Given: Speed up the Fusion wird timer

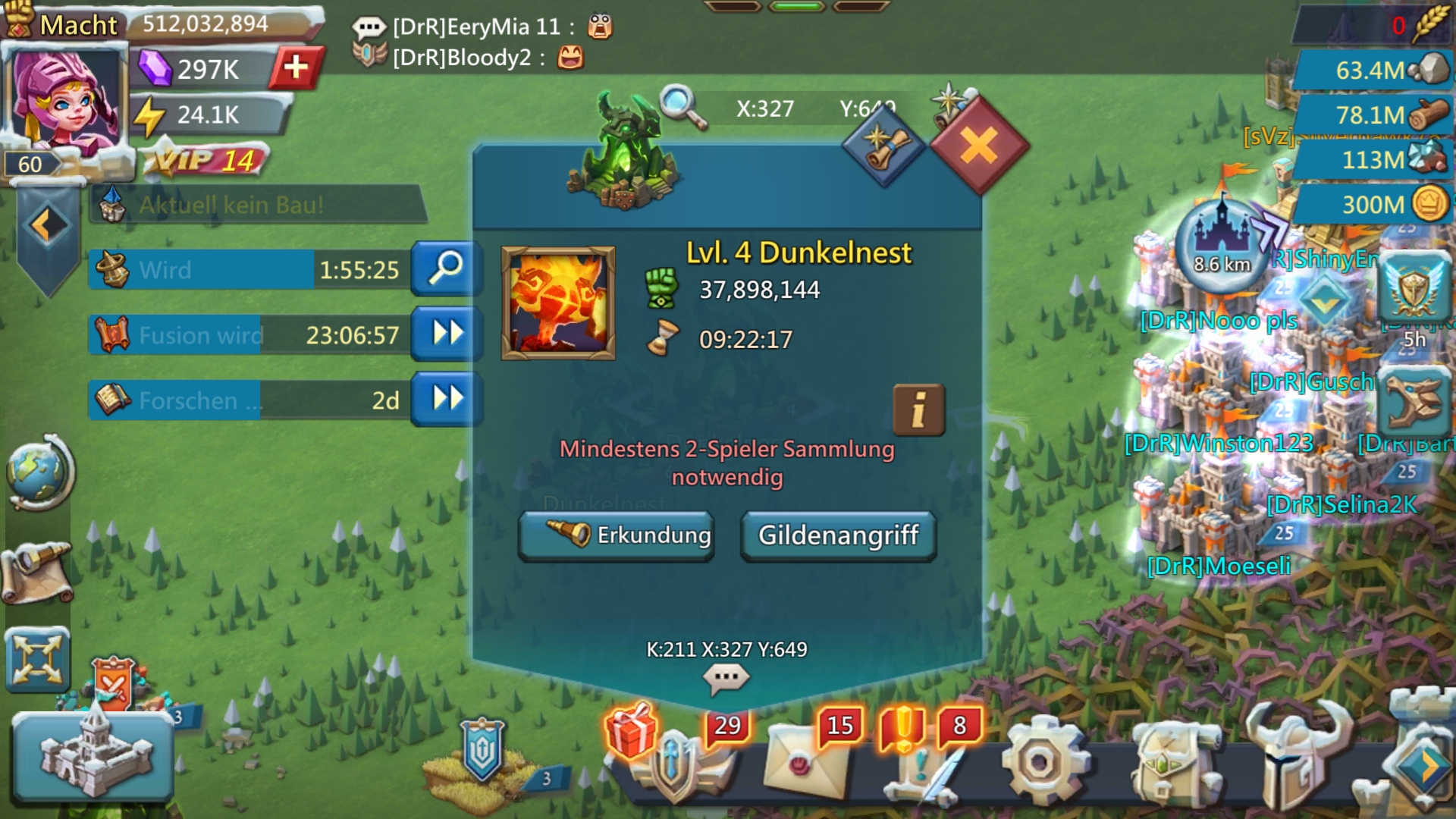Looking at the screenshot, I should [x=446, y=334].
